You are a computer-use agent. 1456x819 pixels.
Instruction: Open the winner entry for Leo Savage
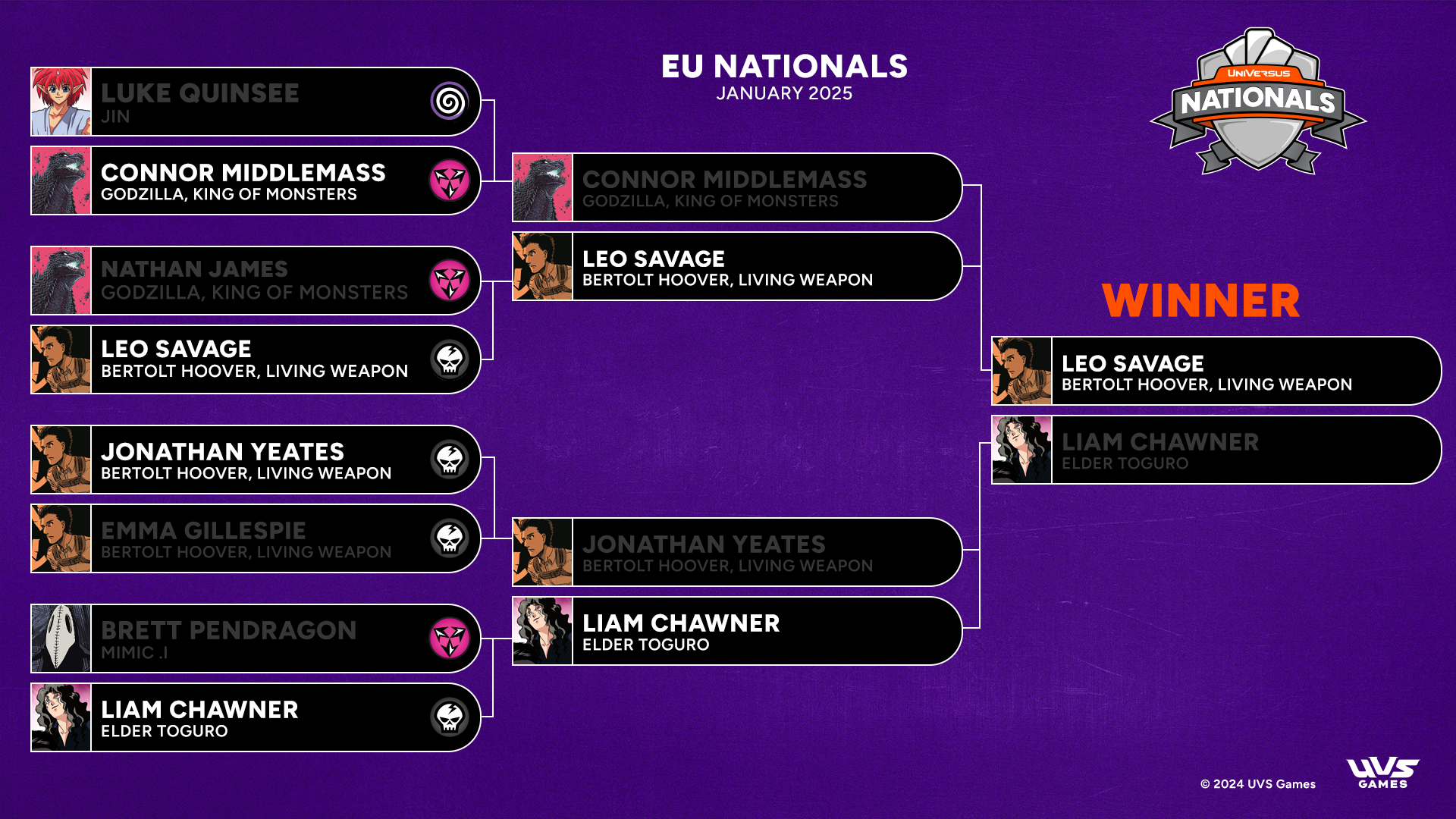1216,371
